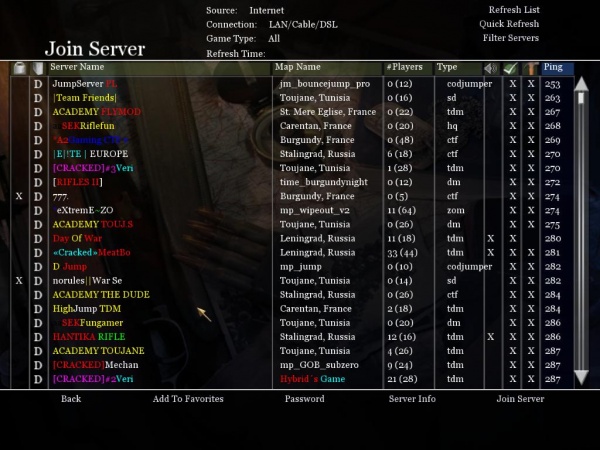Show Server Info for selected server

pyautogui.click(x=412, y=399)
